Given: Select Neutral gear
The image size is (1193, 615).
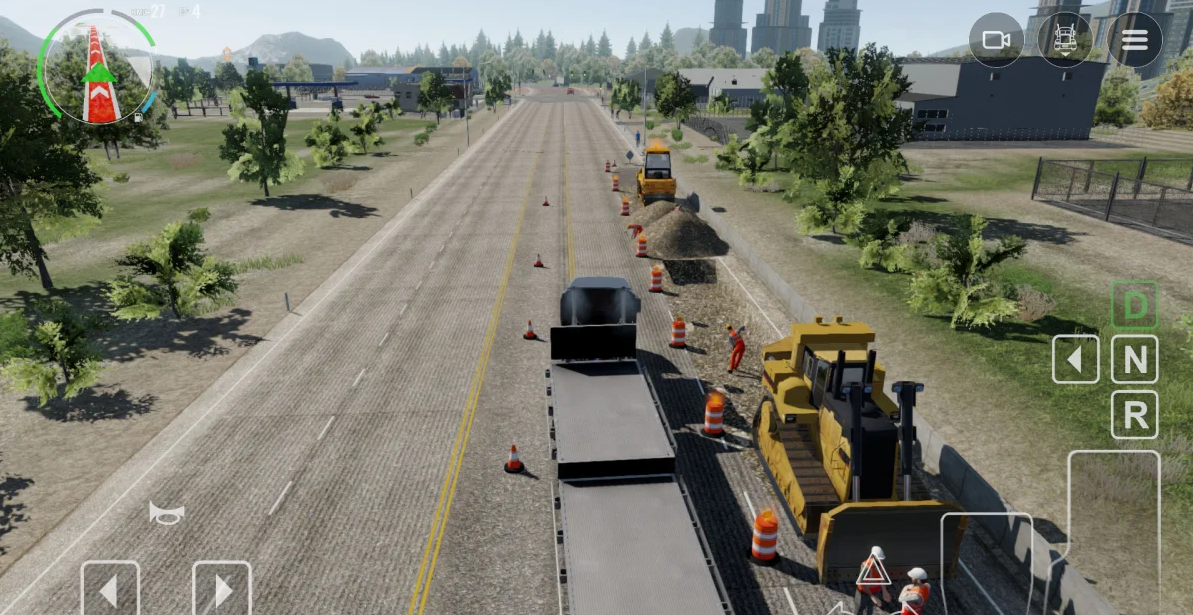Looking at the screenshot, I should coord(1135,359).
